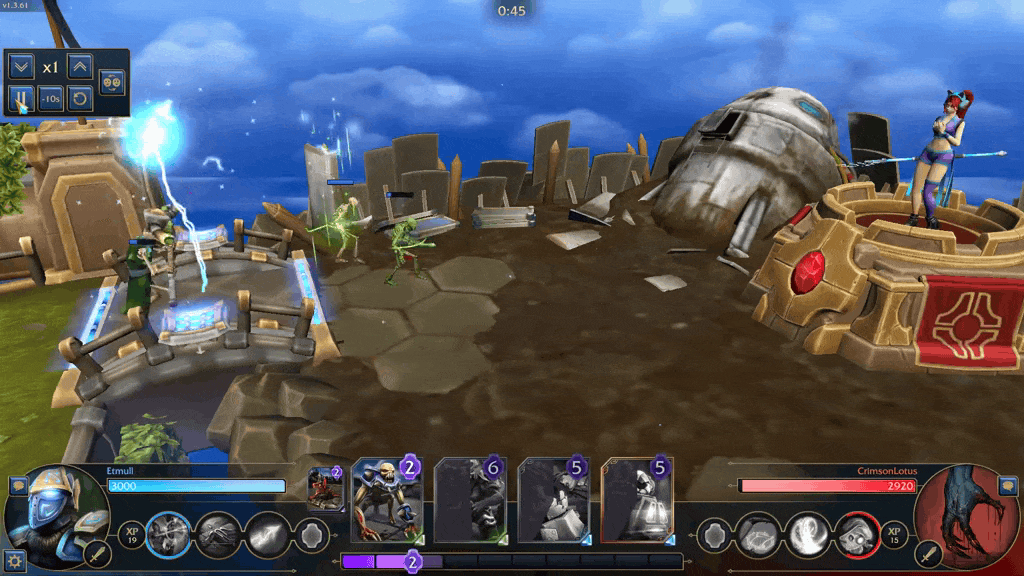Viewport: 1024px width, 576px height.
Task: Click the small next-card preview costing 2
Action: tap(325, 489)
